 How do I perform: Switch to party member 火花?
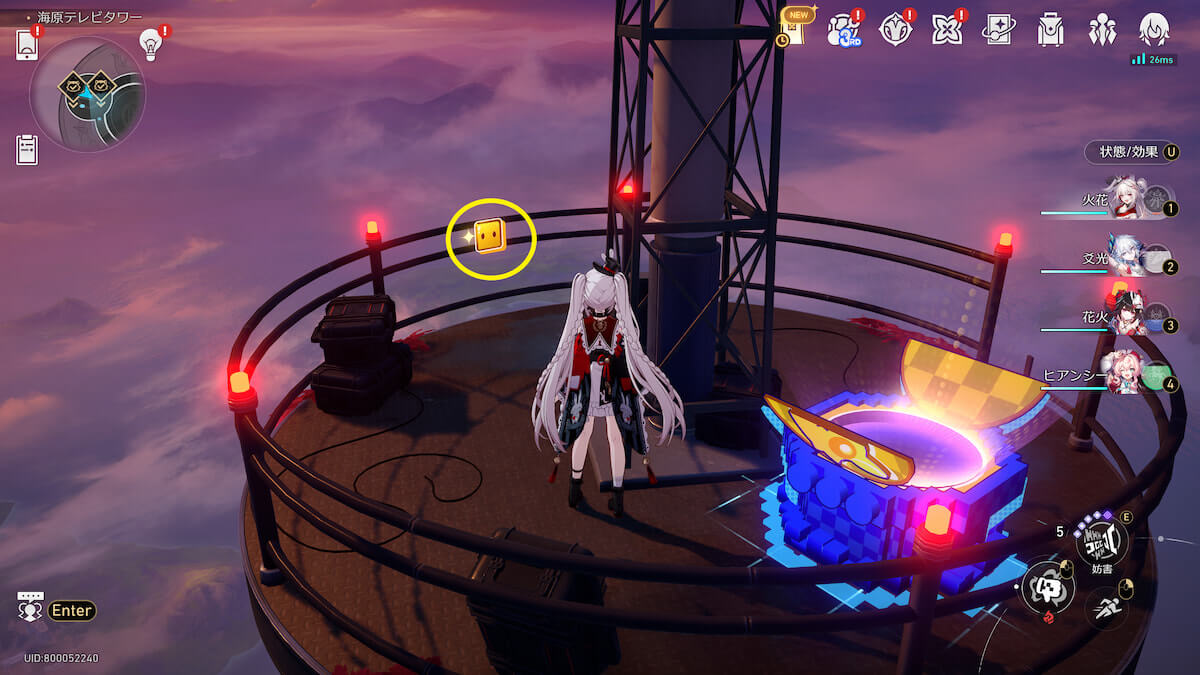point(1132,202)
